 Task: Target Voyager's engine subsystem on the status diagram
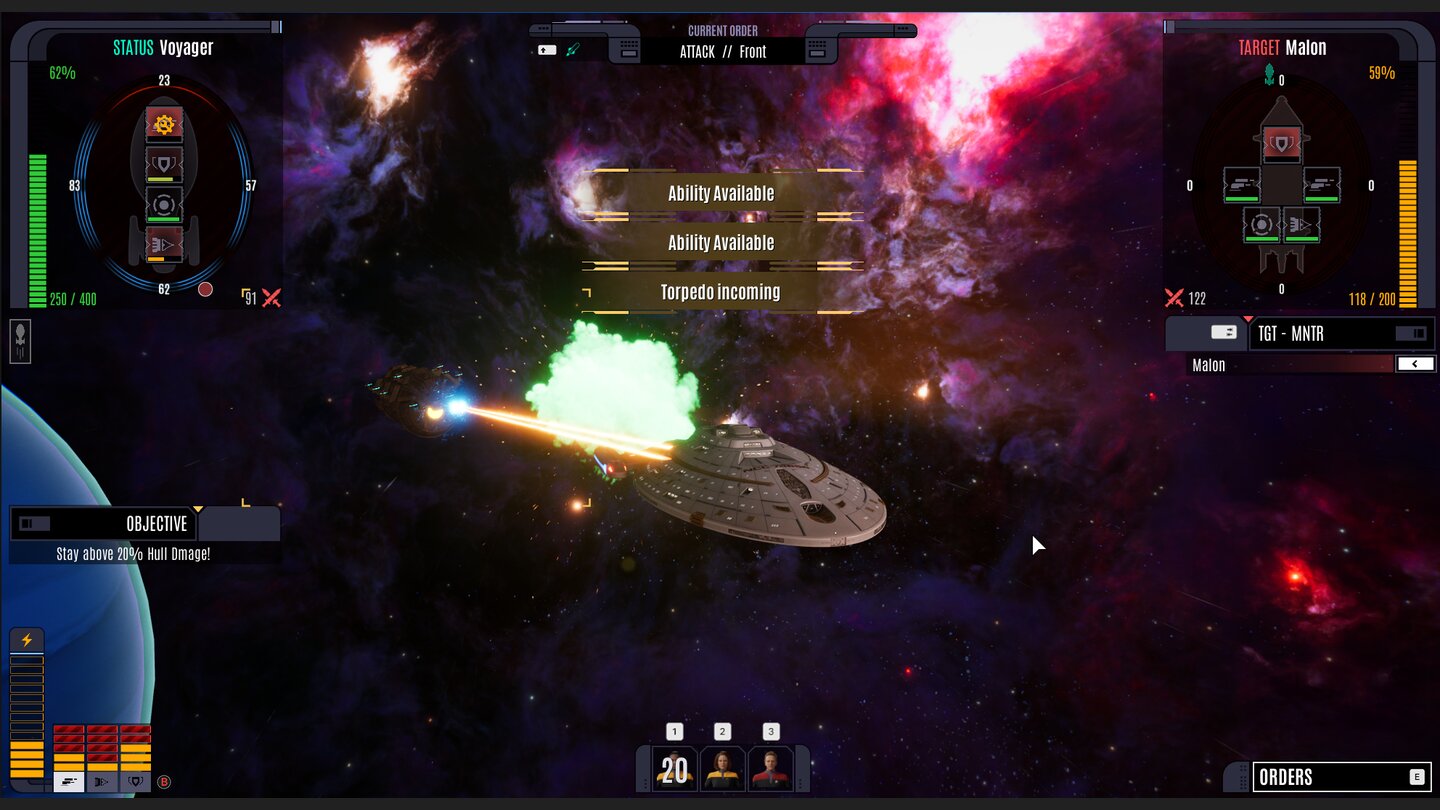click(164, 244)
